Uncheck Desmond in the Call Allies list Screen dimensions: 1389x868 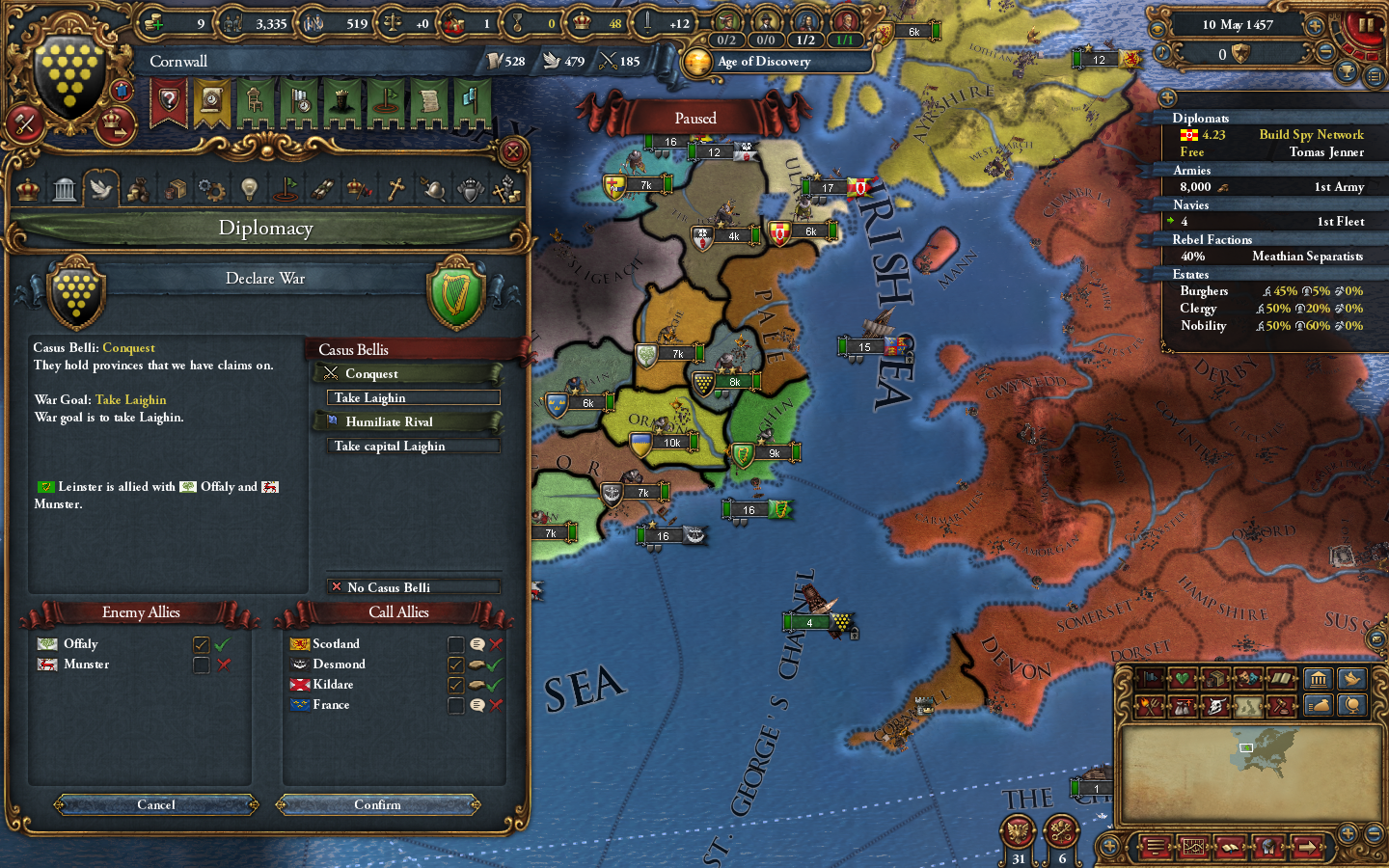coord(455,665)
